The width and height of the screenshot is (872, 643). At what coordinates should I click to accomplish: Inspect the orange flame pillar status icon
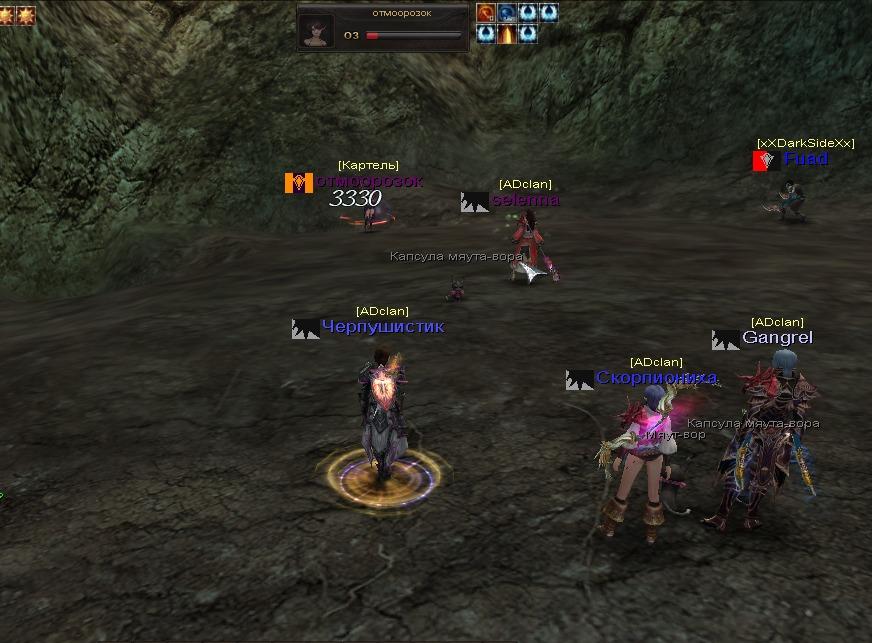[507, 34]
